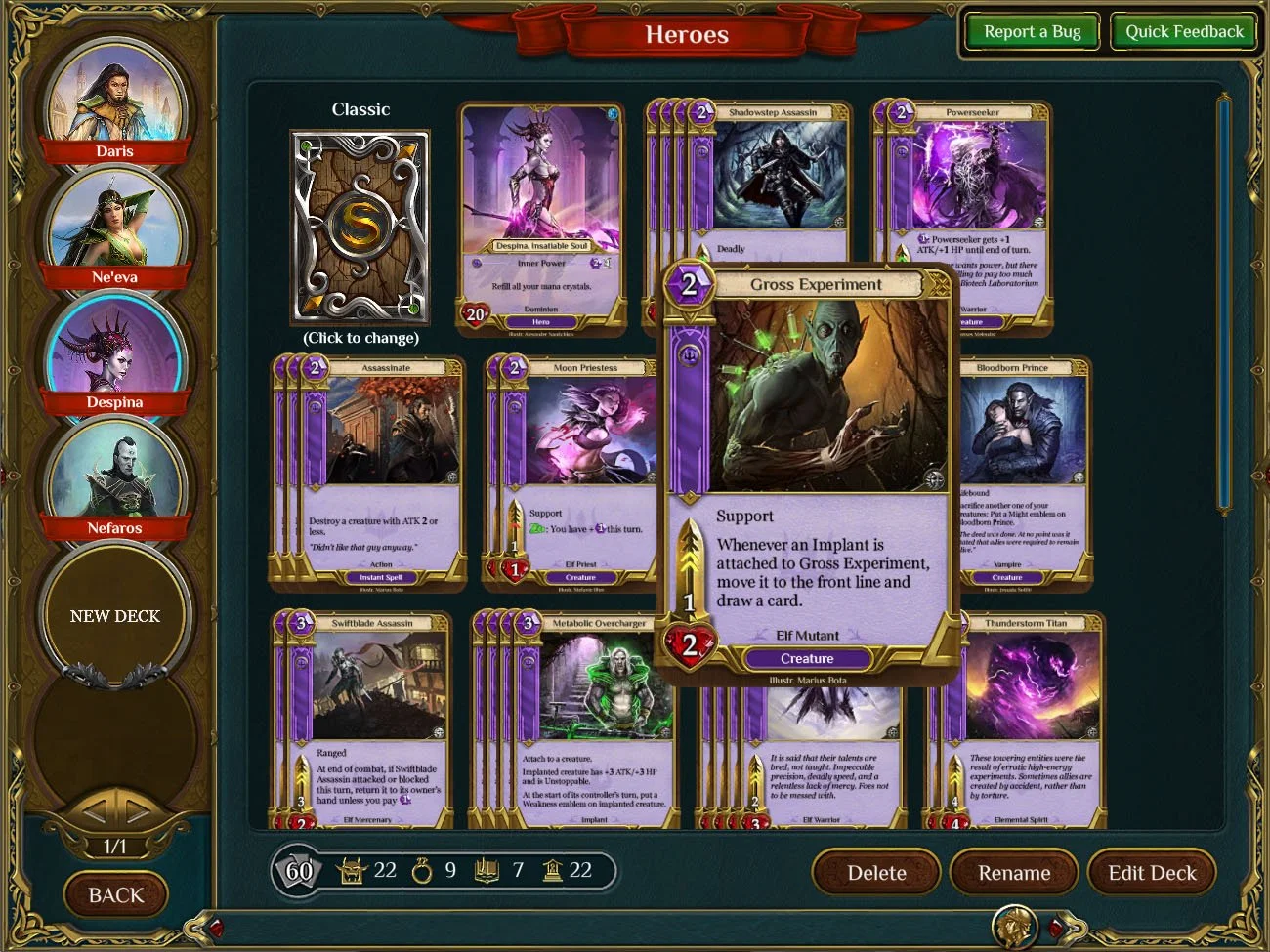Click the gold ring icon next to 9
This screenshot has height=952, width=1270.
pyautogui.click(x=423, y=870)
